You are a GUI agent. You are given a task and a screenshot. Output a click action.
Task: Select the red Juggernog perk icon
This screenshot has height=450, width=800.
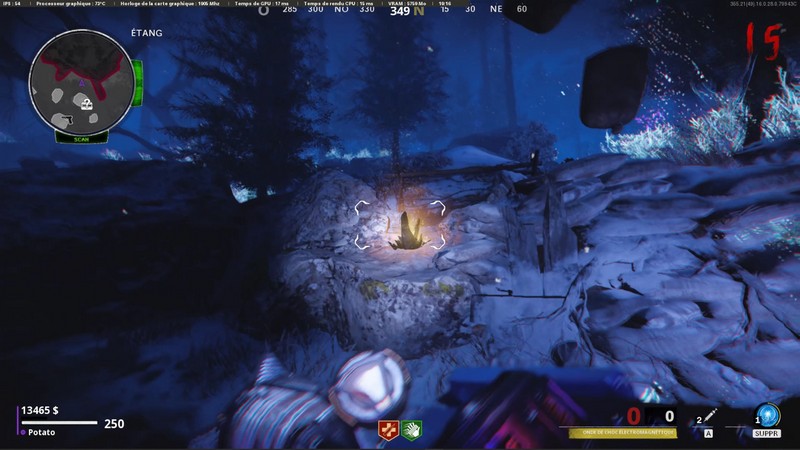[x=387, y=430]
